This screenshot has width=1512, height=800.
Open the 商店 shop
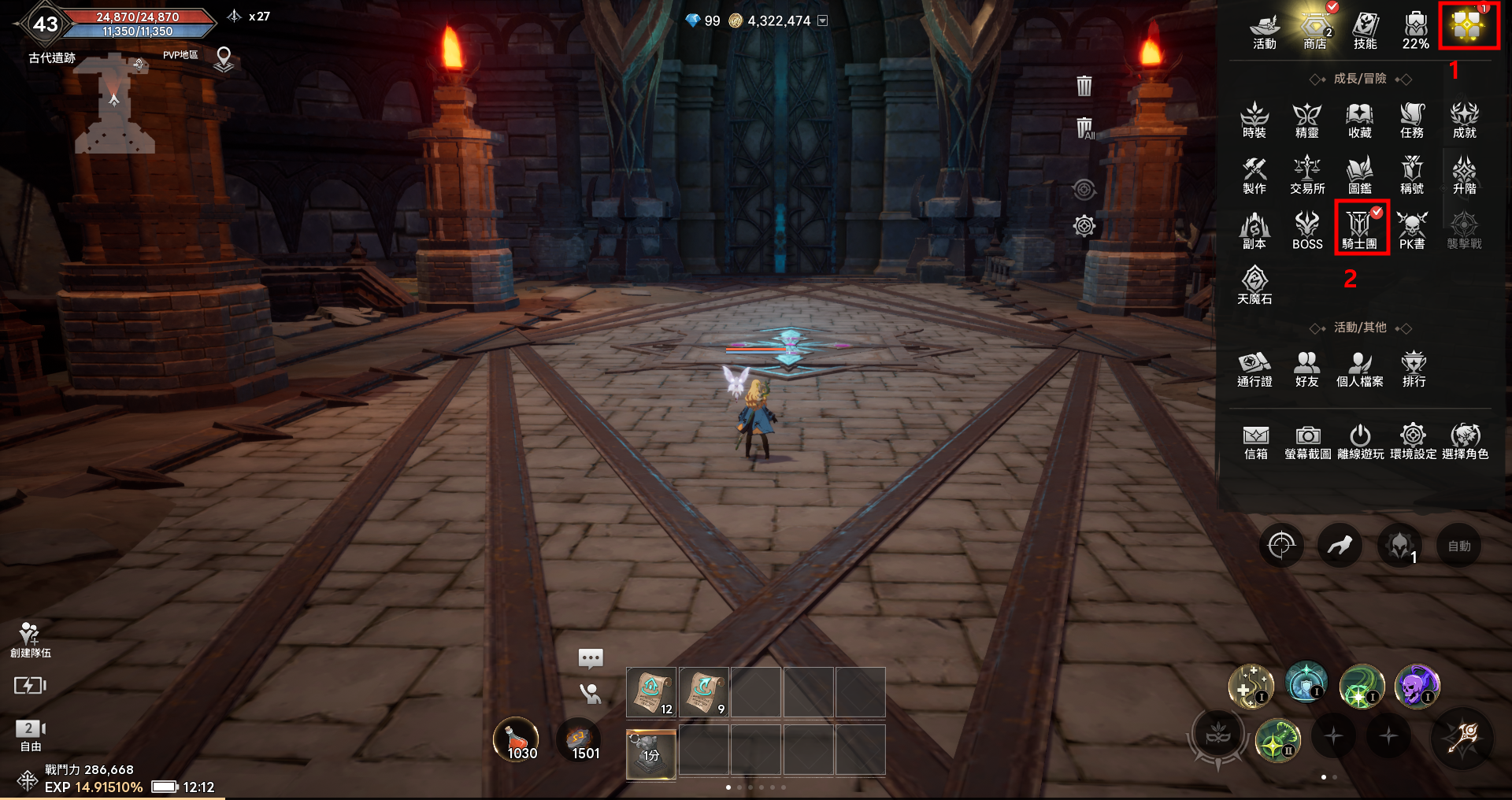pos(1314,30)
